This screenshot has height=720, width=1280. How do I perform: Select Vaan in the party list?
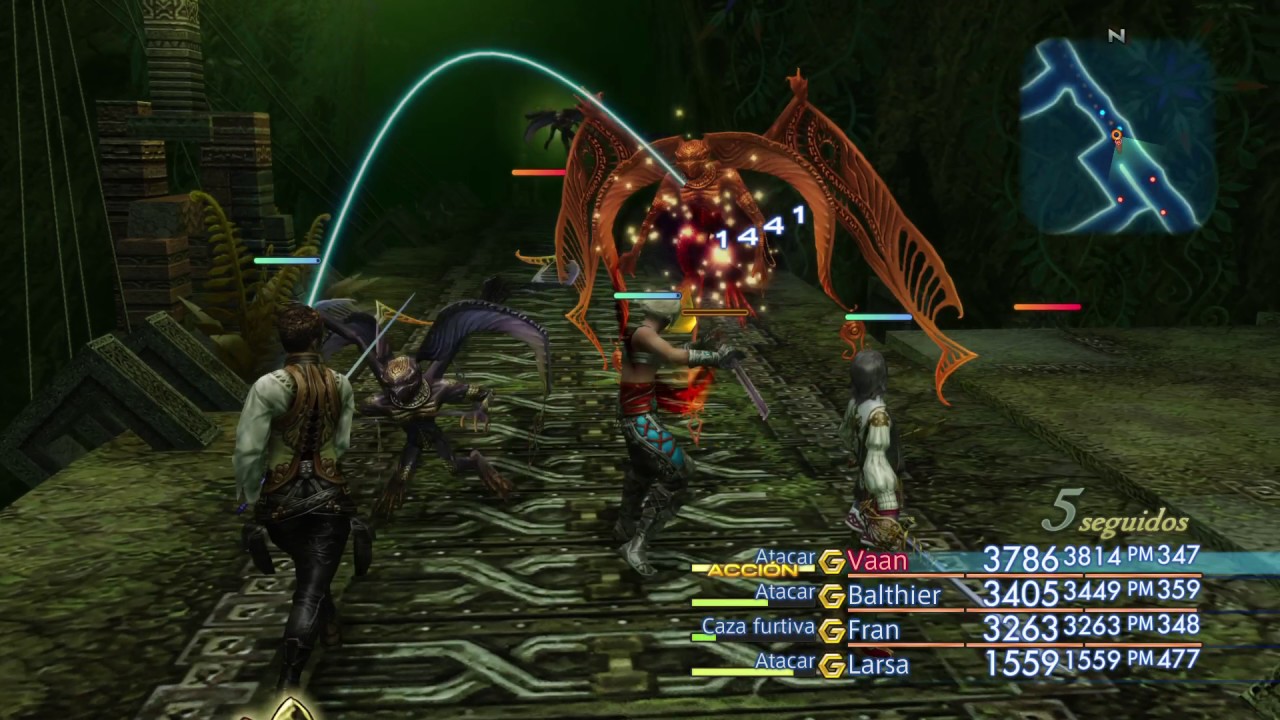[x=877, y=561]
